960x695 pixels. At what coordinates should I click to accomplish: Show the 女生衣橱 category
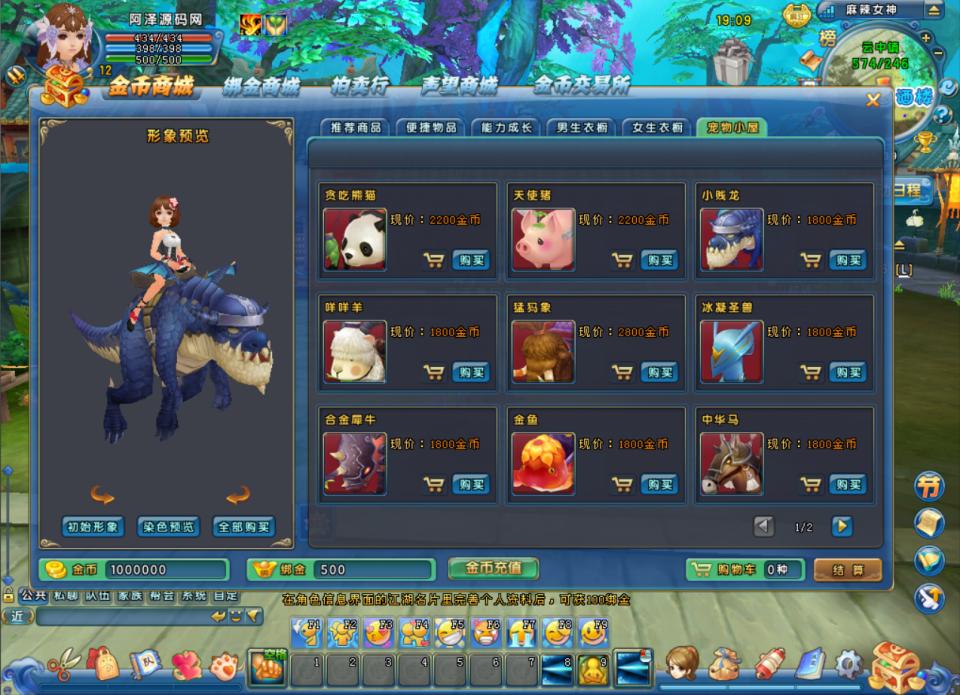coord(657,127)
